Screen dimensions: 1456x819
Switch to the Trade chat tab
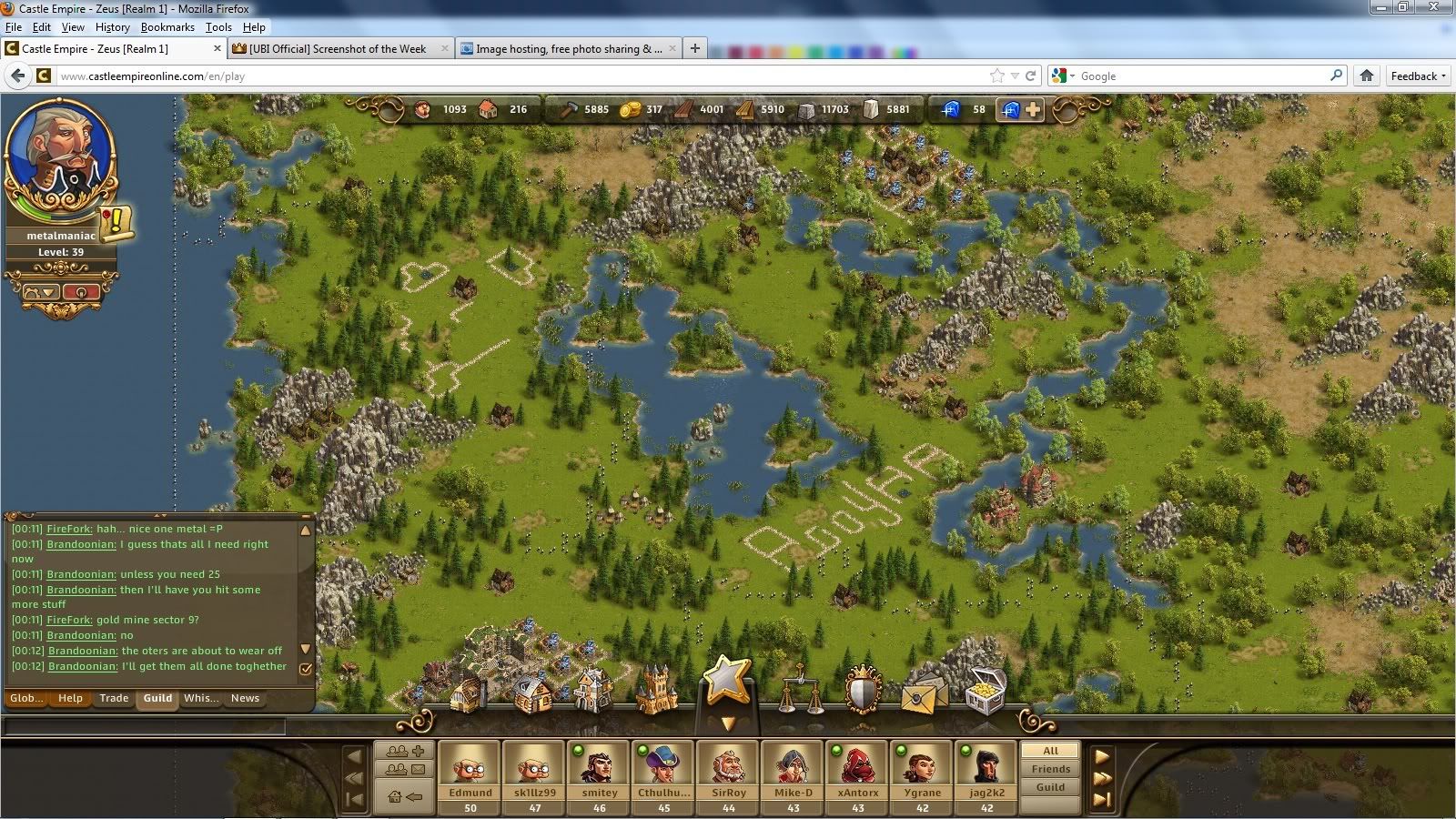(114, 698)
